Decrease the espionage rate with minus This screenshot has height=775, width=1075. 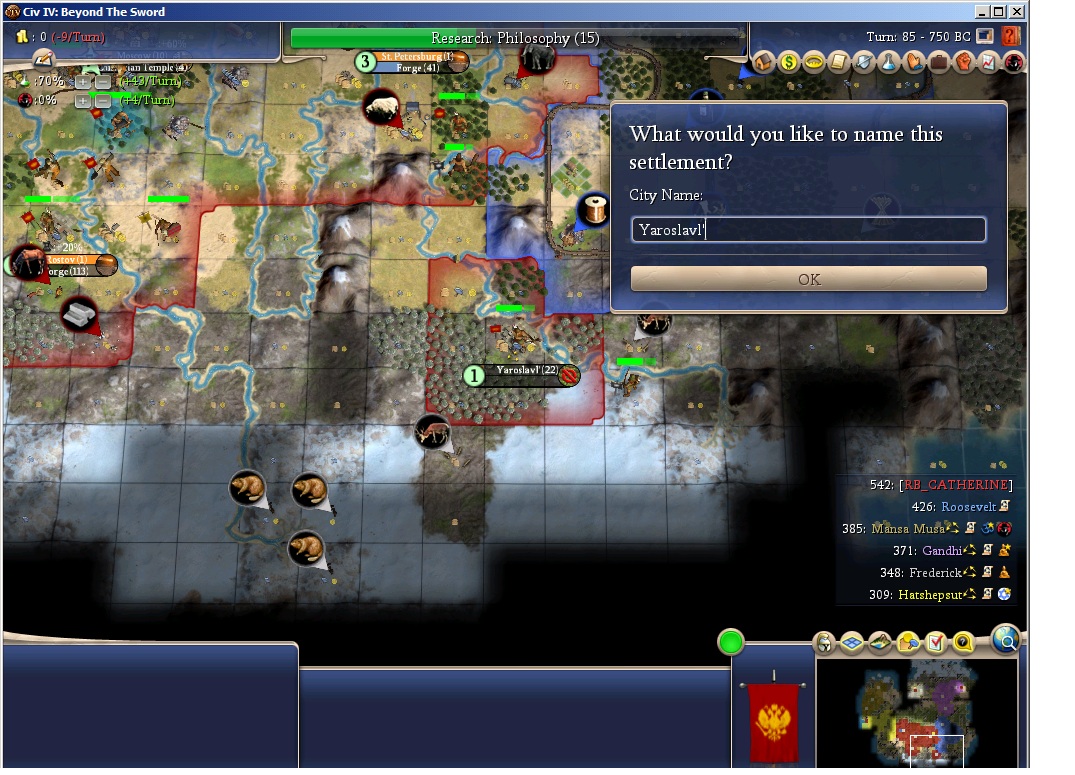coord(102,101)
